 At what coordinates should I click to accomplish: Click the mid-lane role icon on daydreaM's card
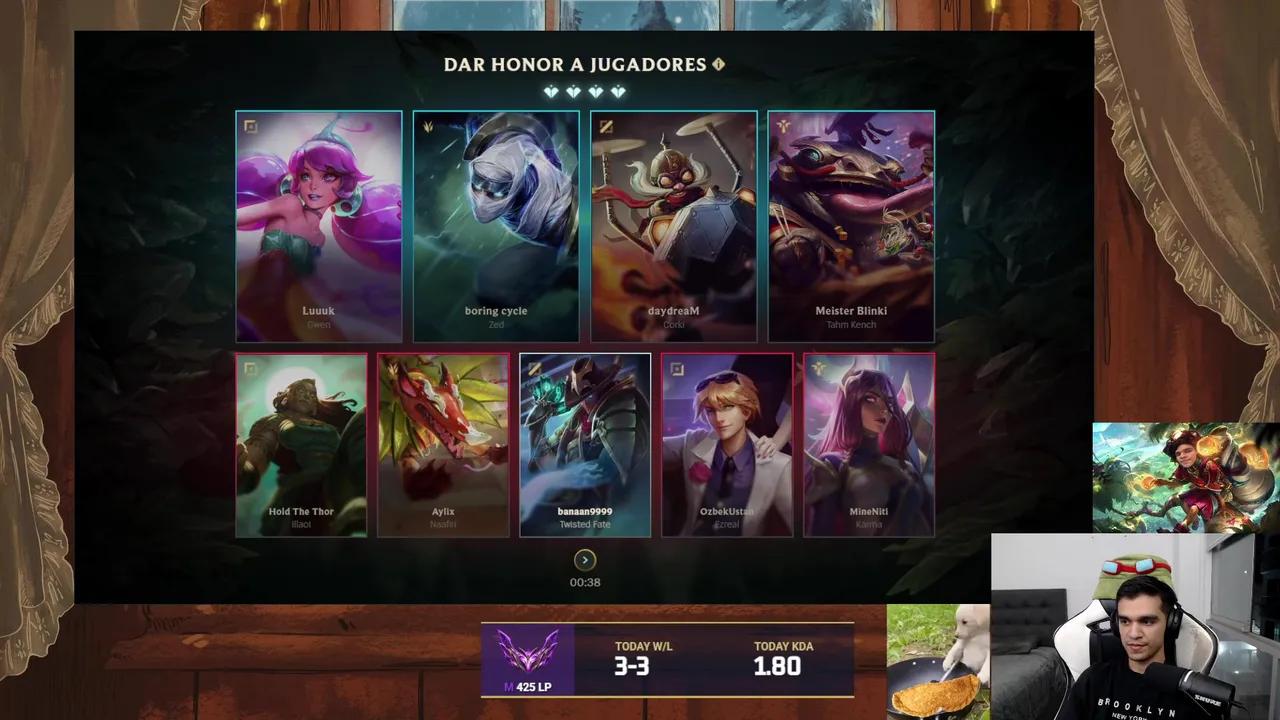click(x=605, y=126)
